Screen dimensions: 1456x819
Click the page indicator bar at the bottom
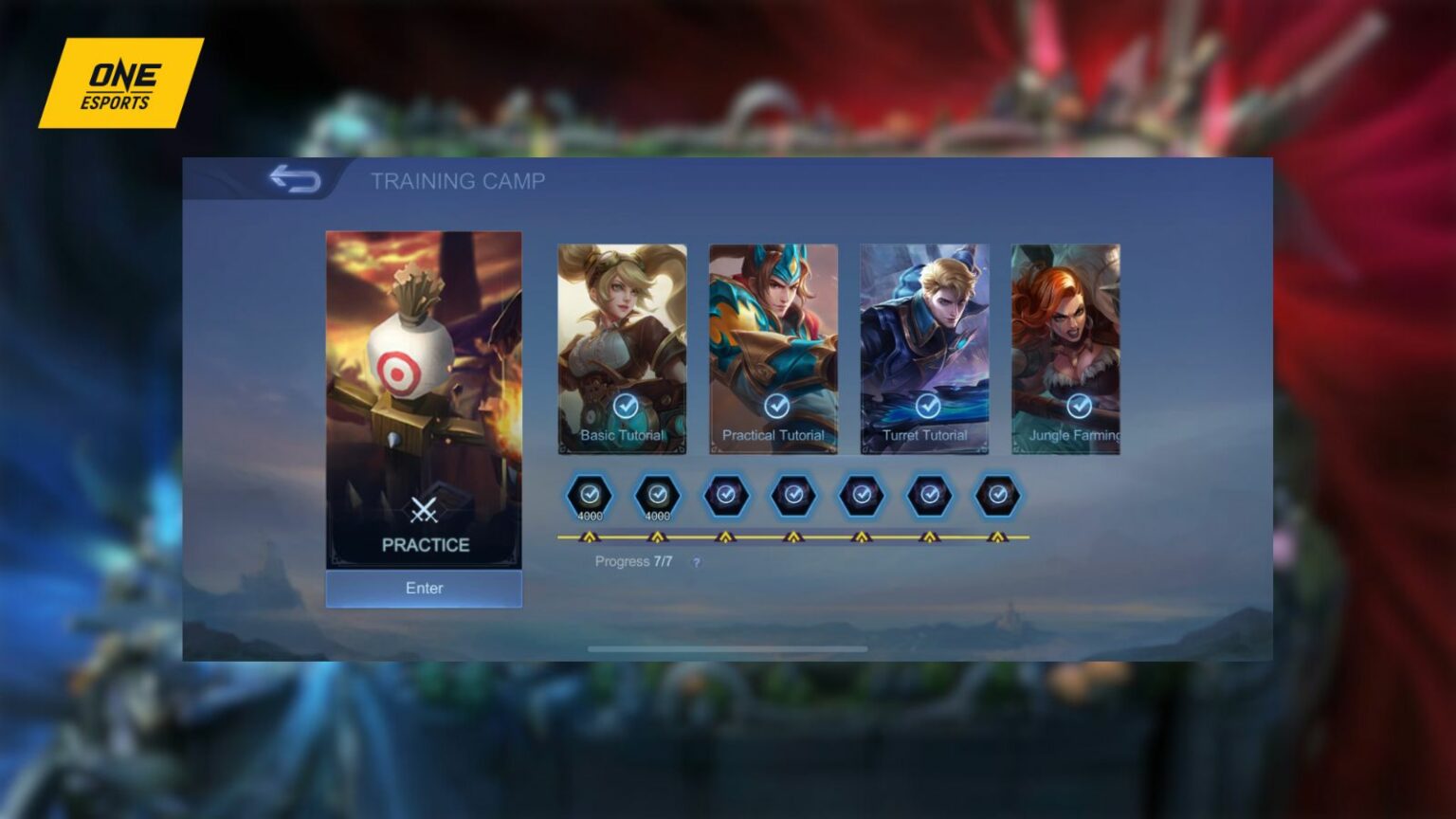[728, 649]
